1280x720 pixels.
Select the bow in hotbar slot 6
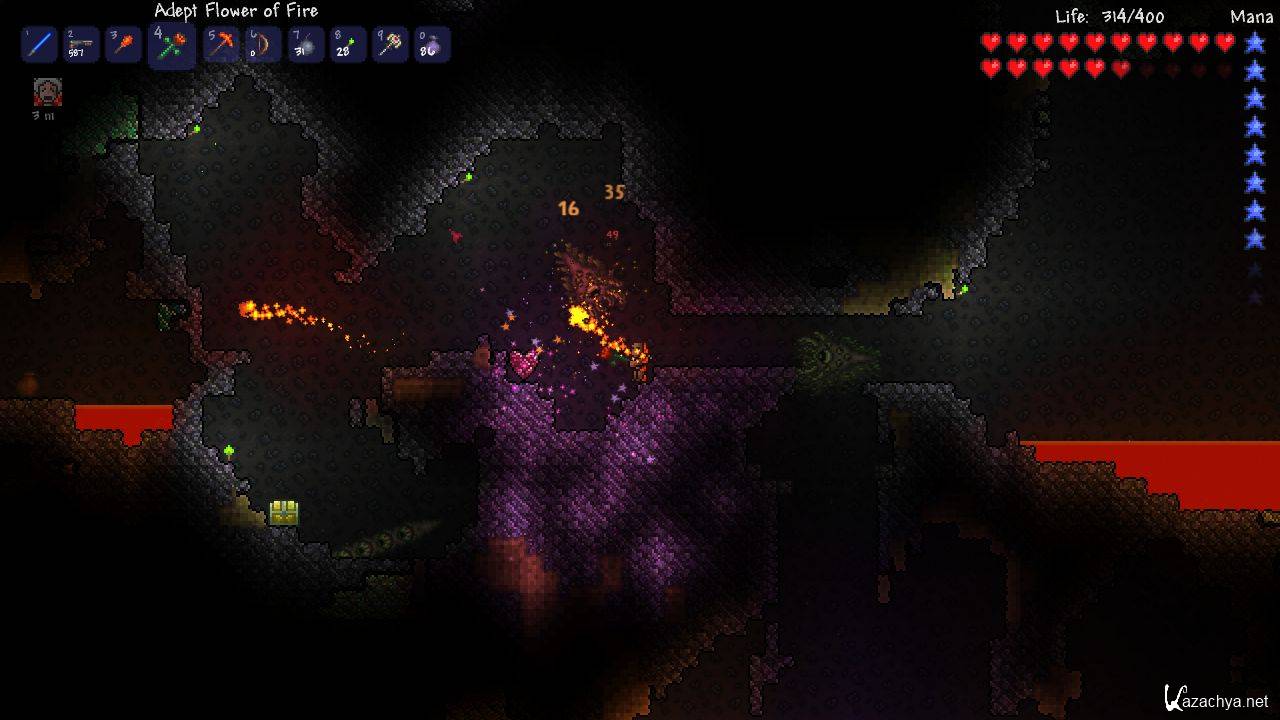coord(263,45)
